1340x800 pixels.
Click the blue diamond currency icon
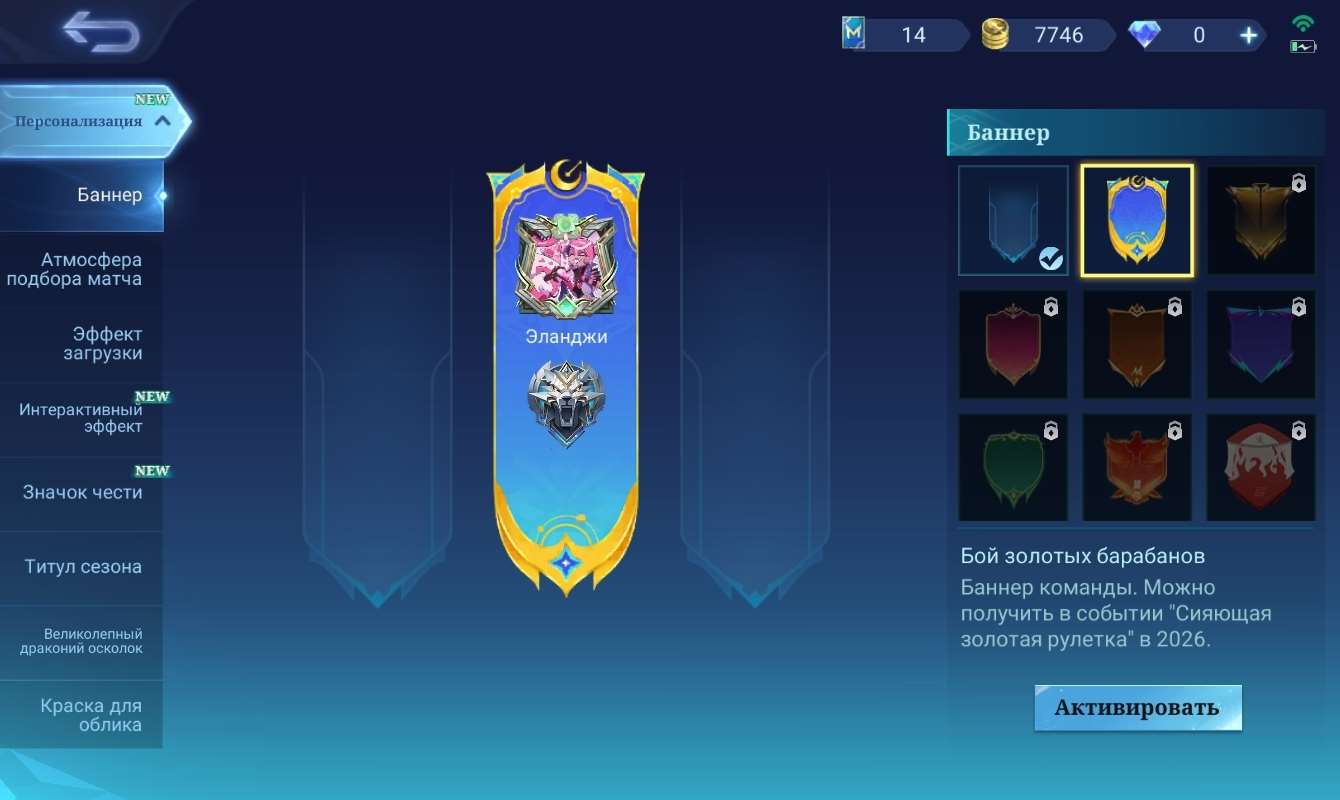tap(1145, 34)
